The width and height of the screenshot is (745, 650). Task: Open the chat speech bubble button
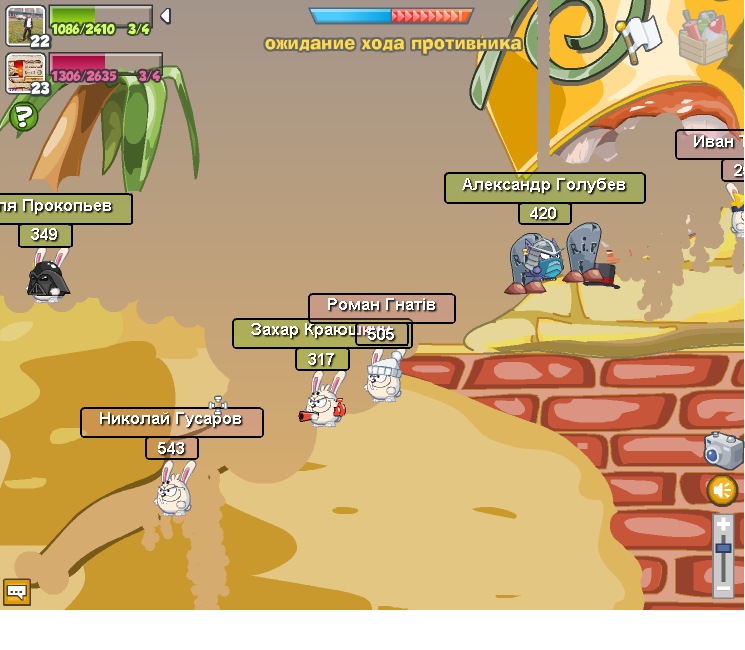[x=17, y=592]
